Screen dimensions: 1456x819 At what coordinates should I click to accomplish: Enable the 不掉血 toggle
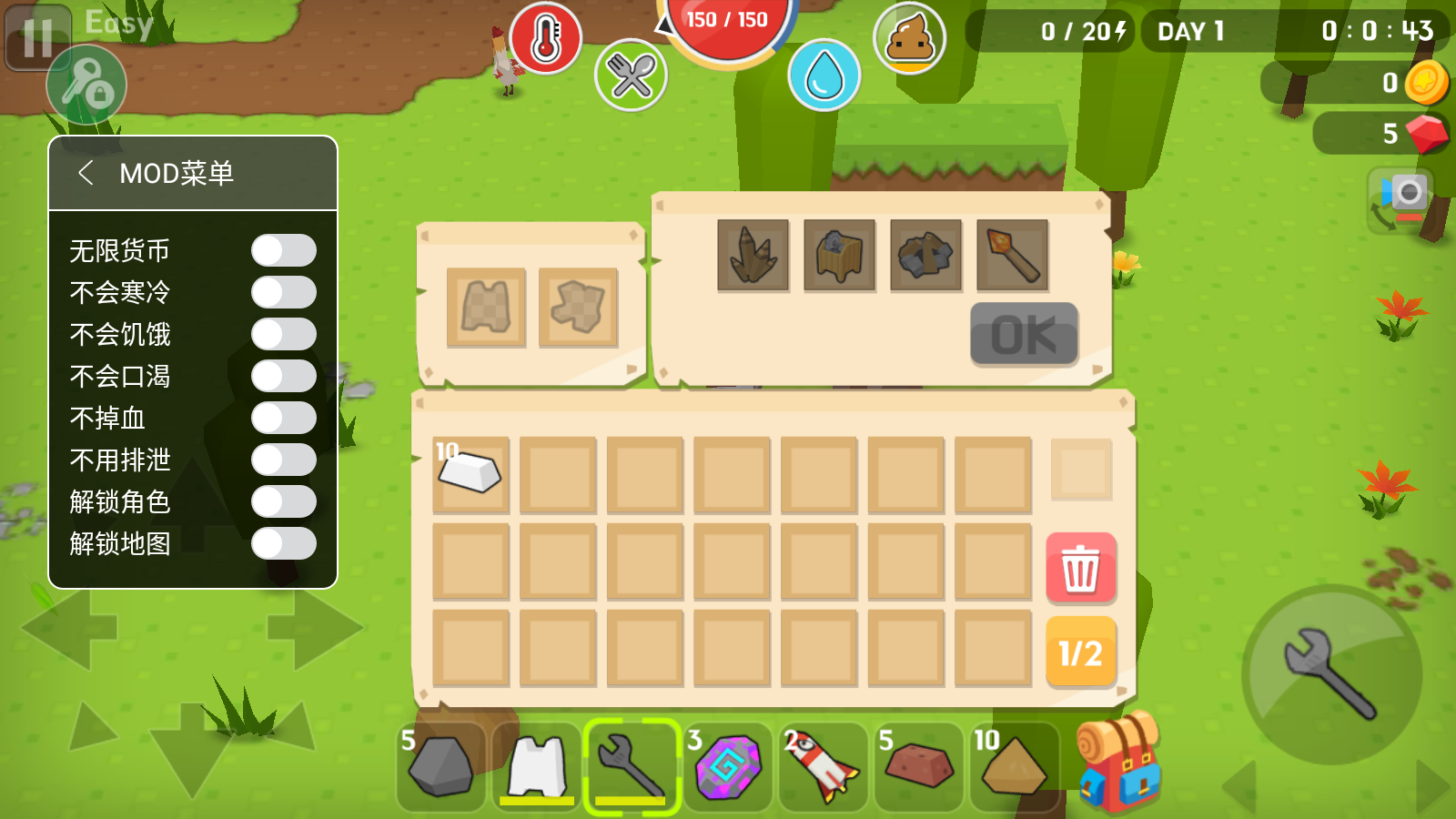(x=284, y=418)
